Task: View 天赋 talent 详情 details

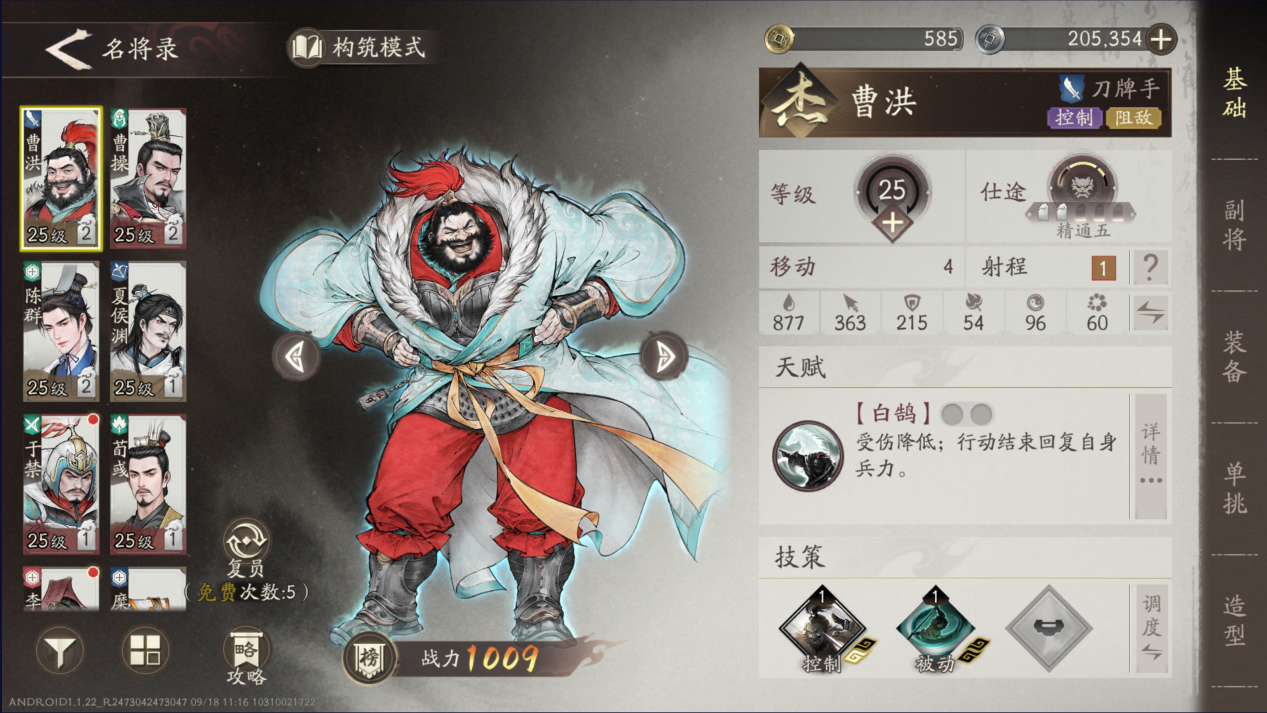Action: tap(1151, 456)
